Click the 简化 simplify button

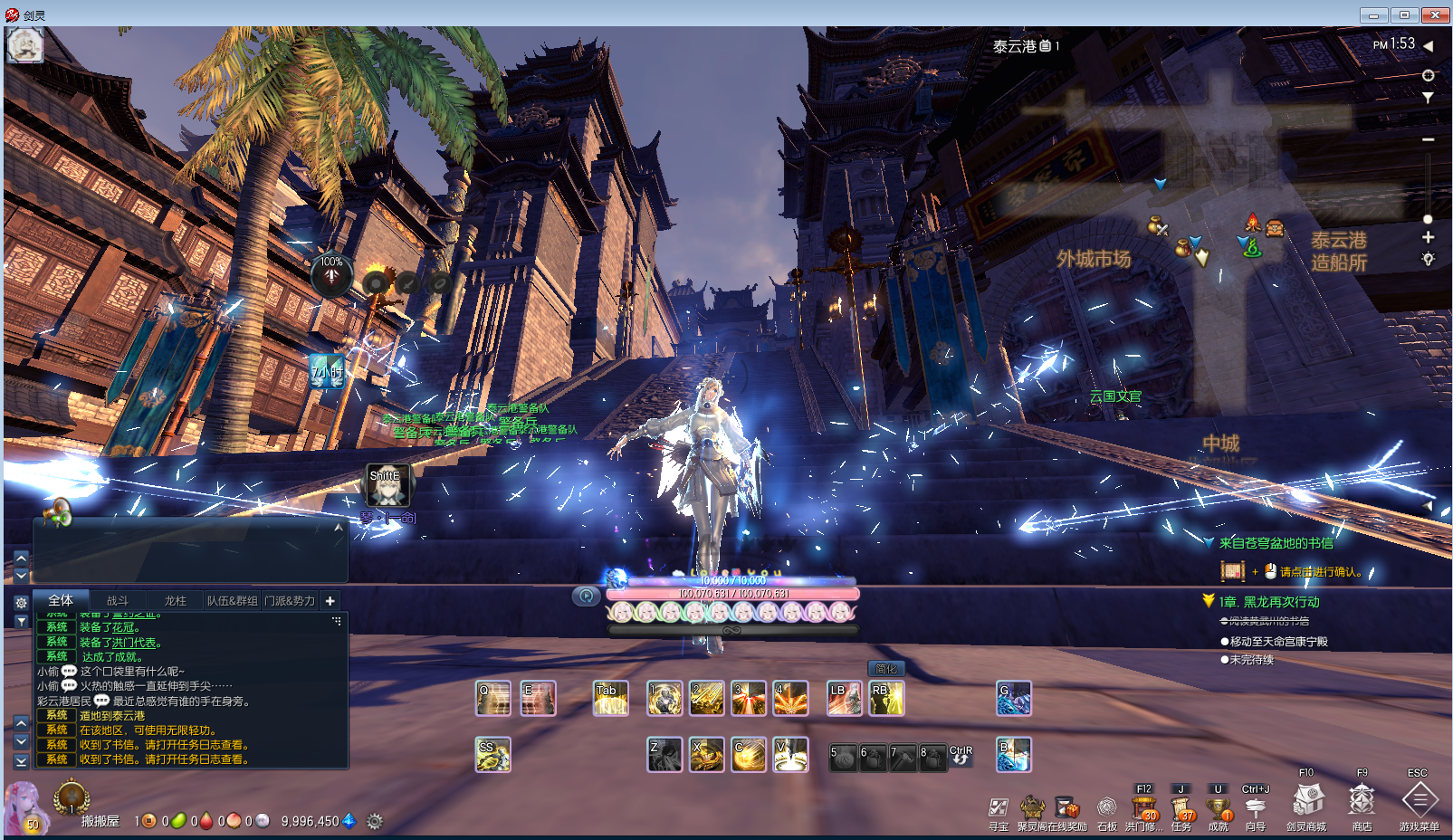tap(886, 669)
